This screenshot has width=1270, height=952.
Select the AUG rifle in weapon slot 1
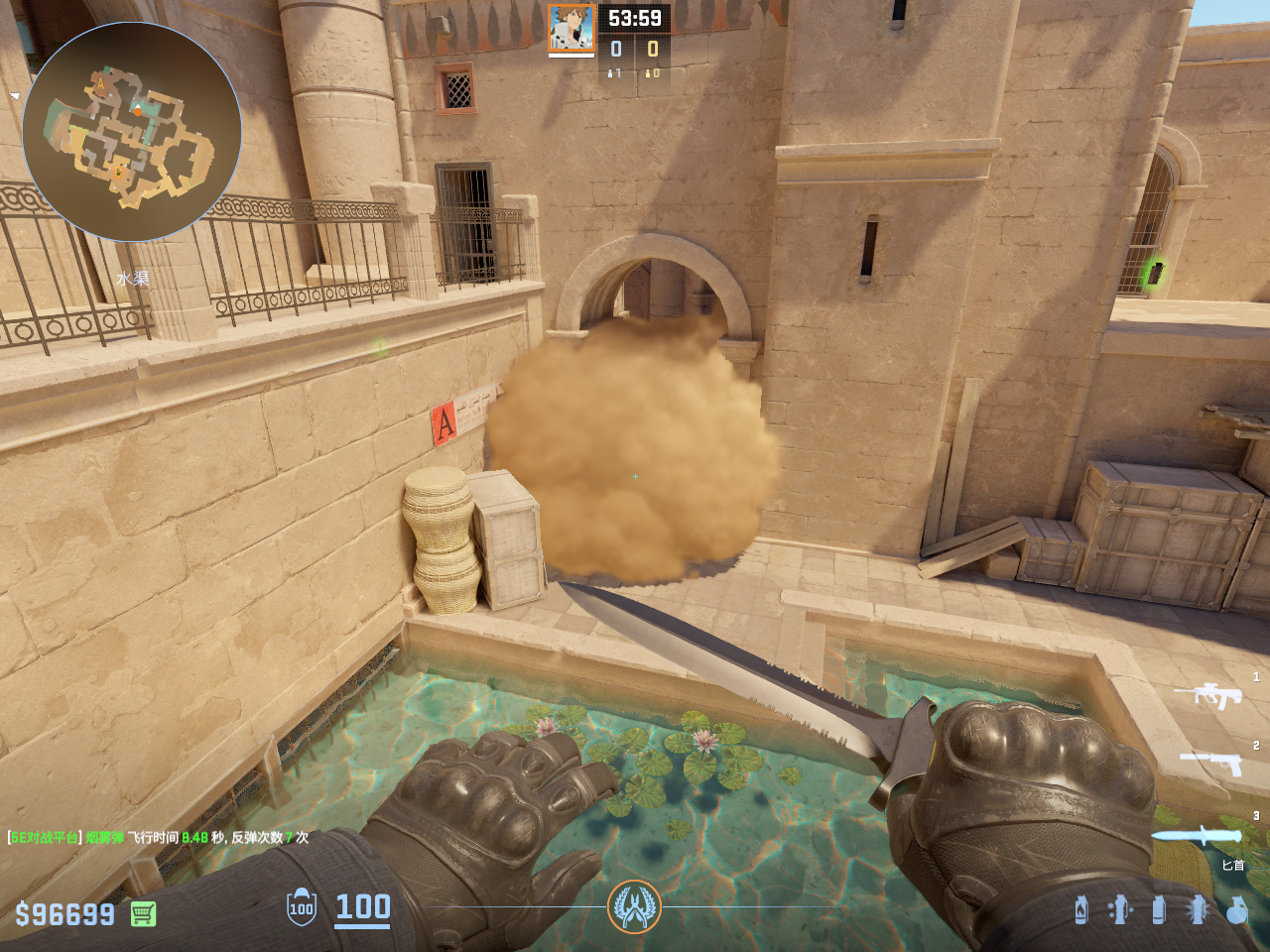pos(1208,695)
